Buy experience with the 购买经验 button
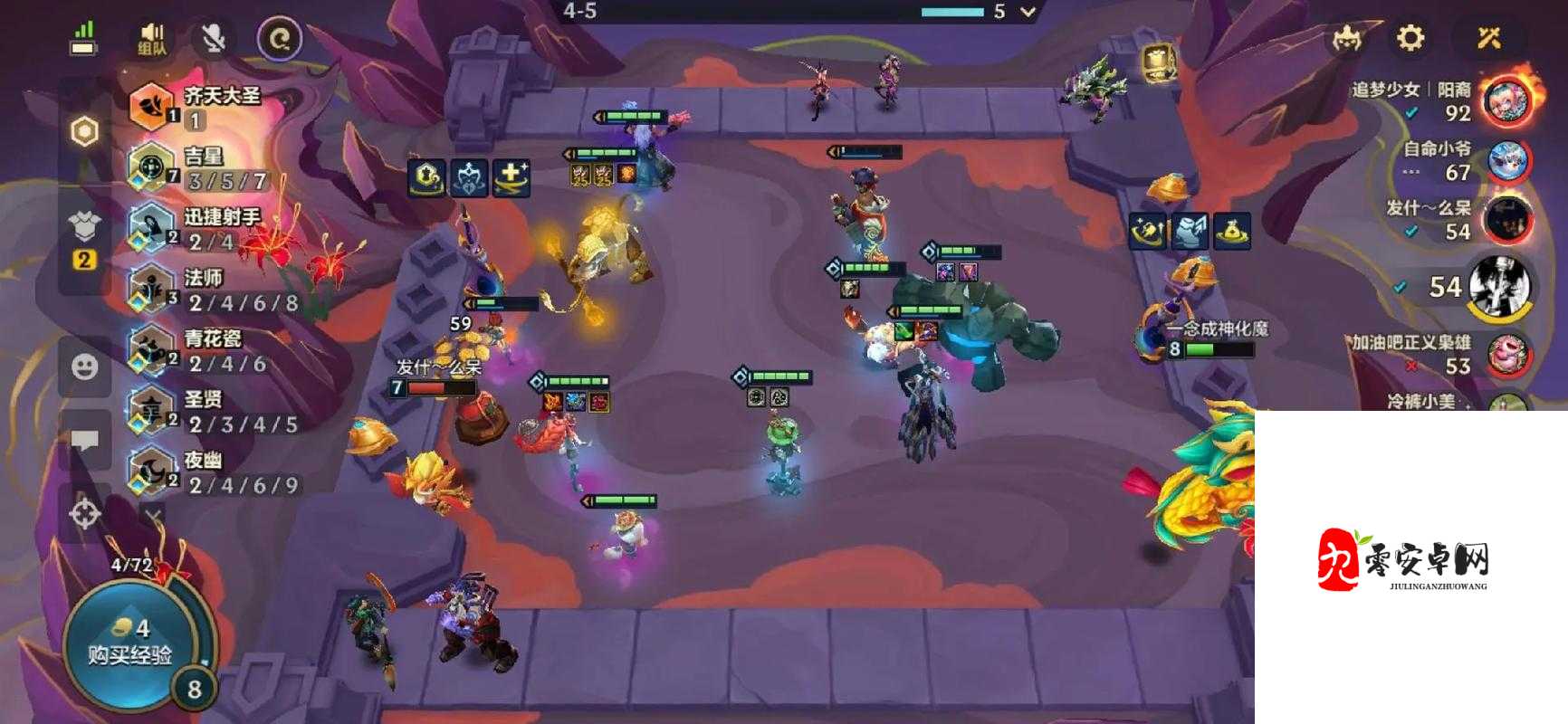Screen dimensions: 1568x724 [x=129, y=642]
